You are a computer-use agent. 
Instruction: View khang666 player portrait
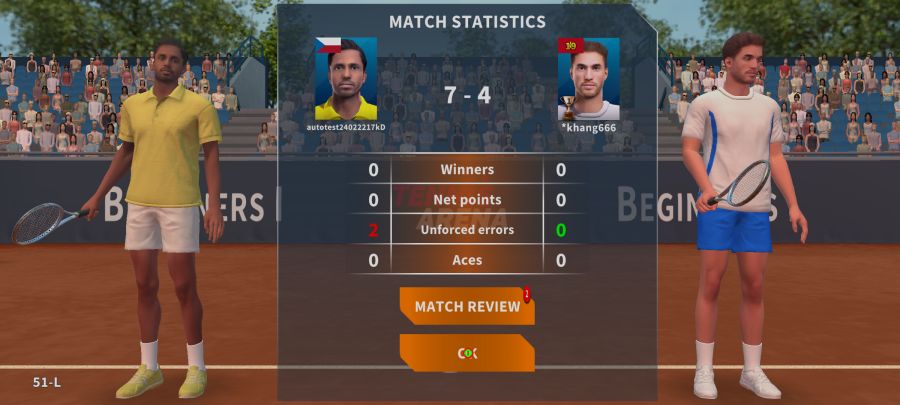[589, 79]
